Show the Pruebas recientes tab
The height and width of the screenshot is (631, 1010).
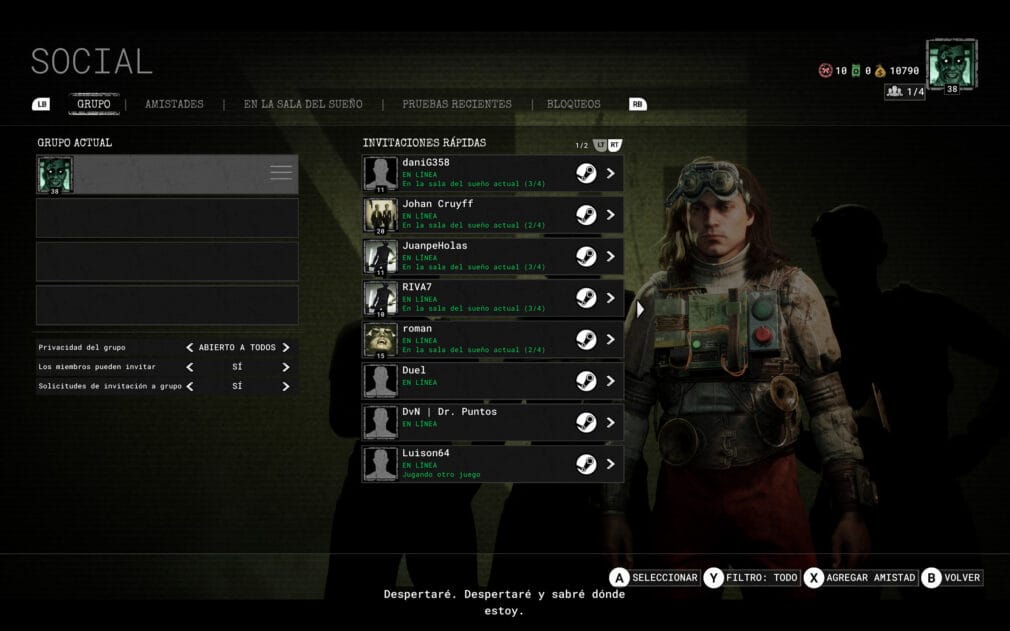(x=456, y=104)
